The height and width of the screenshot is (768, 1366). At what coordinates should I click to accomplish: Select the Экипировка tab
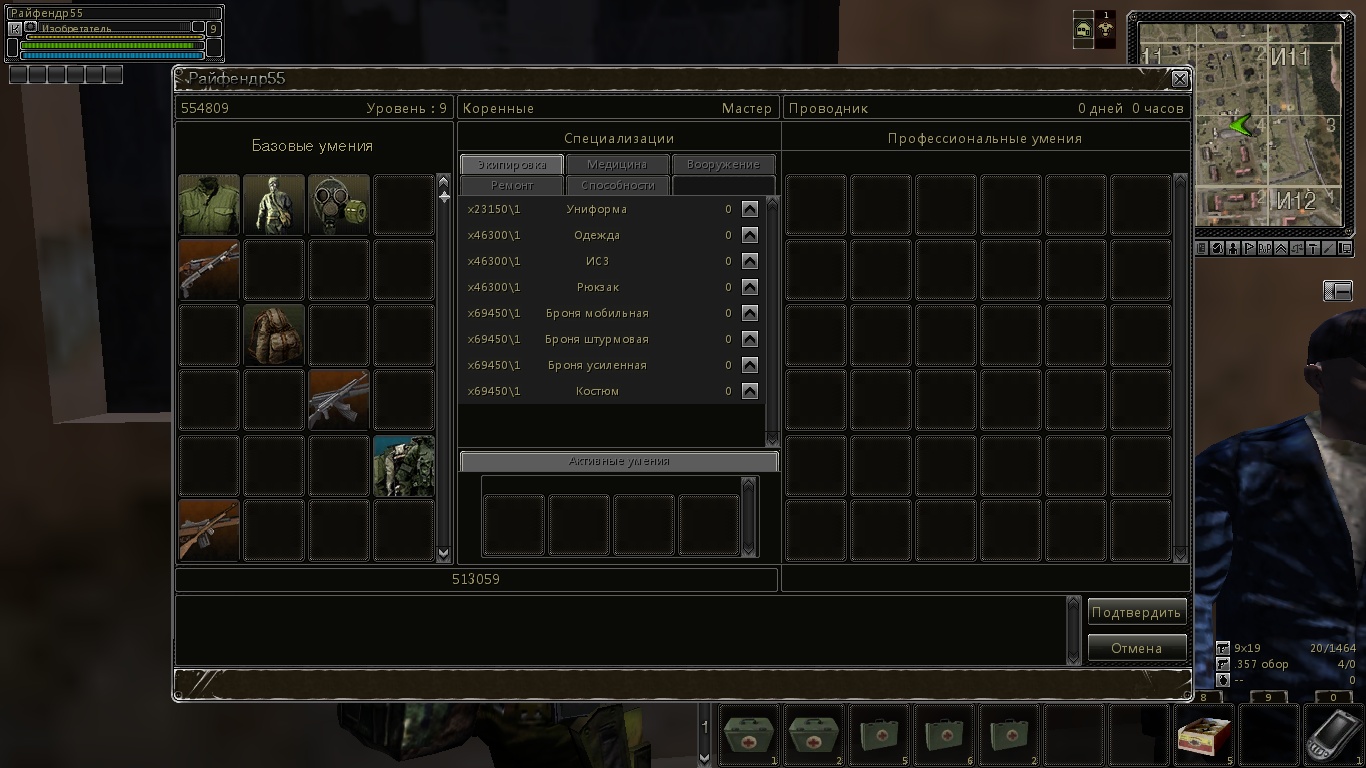point(512,164)
